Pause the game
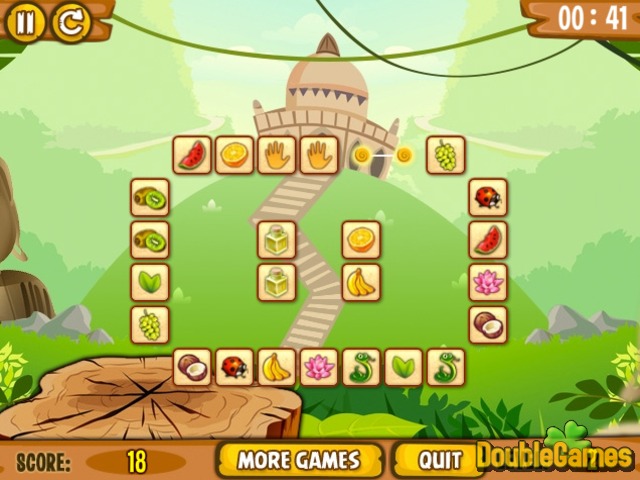 coord(25,21)
